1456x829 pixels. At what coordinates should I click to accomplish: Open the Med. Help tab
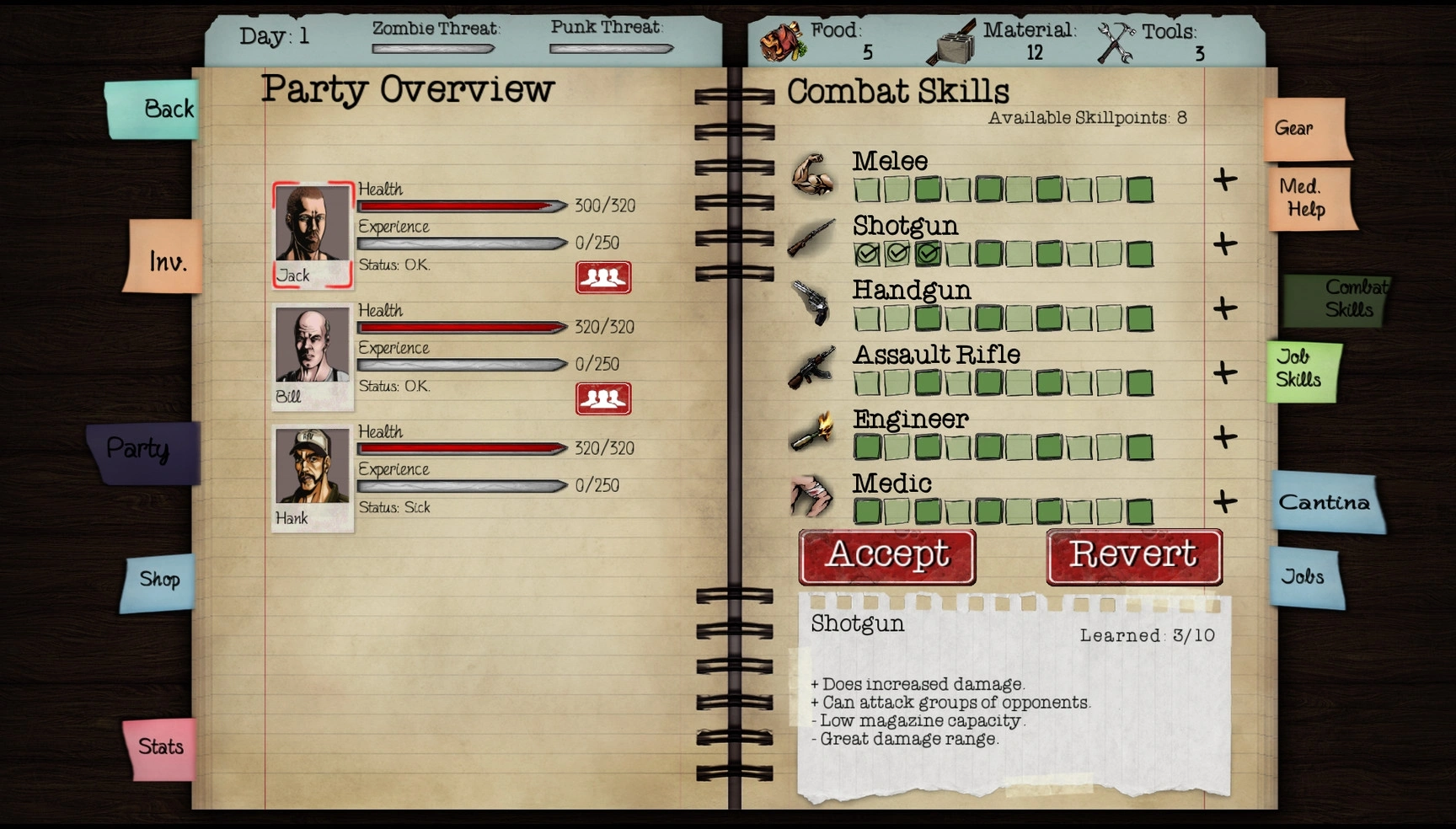(x=1309, y=199)
